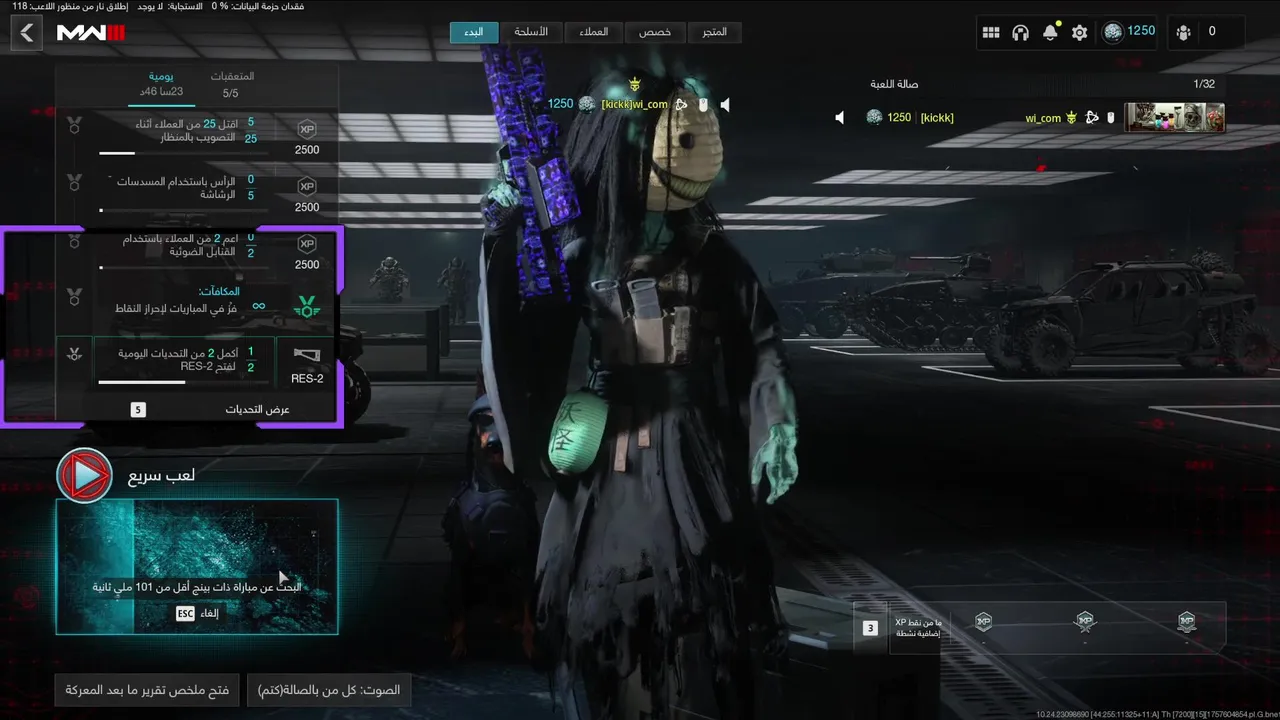Toggle the lobby voice mute button

(329, 690)
